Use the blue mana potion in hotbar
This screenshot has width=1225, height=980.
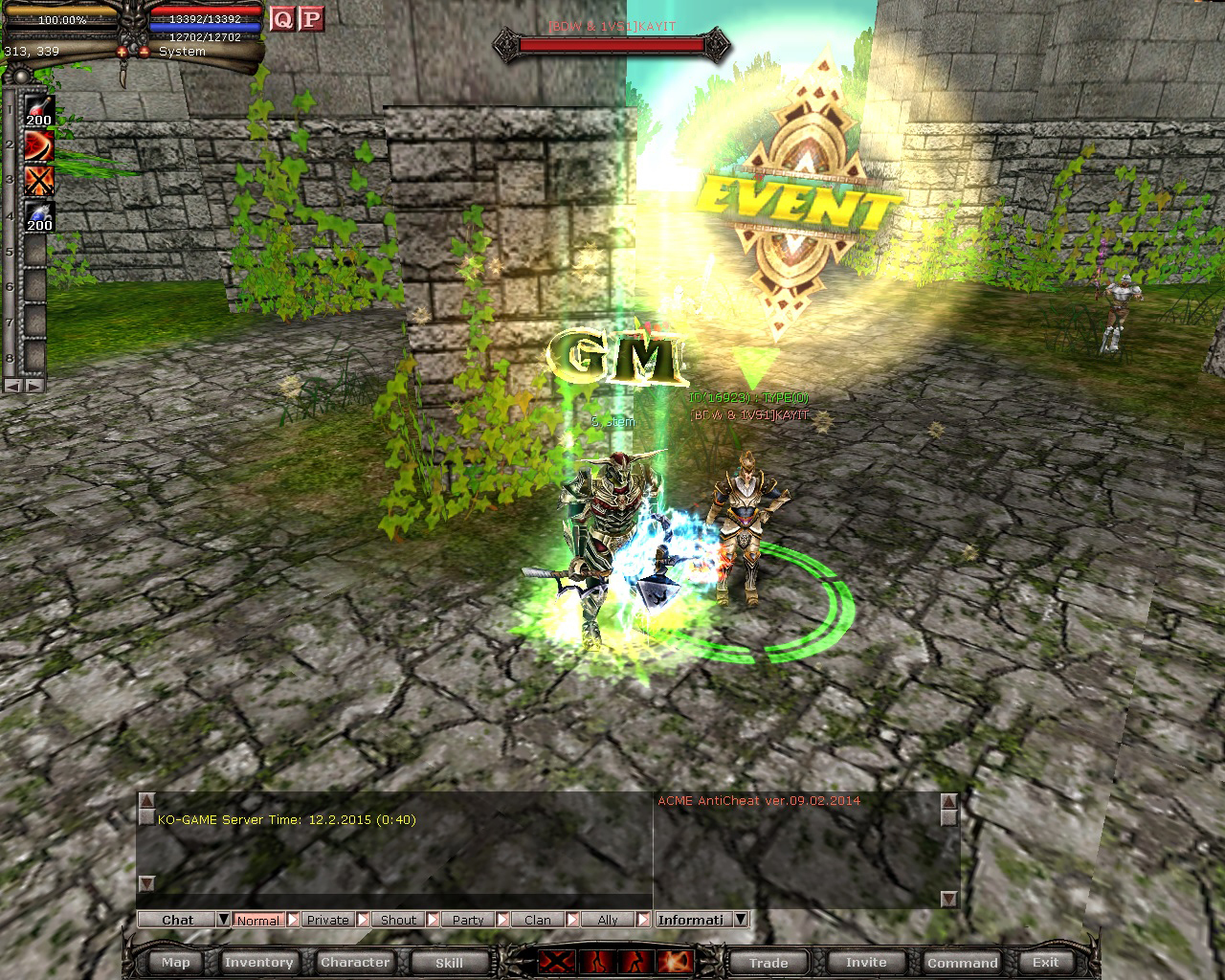coord(39,217)
